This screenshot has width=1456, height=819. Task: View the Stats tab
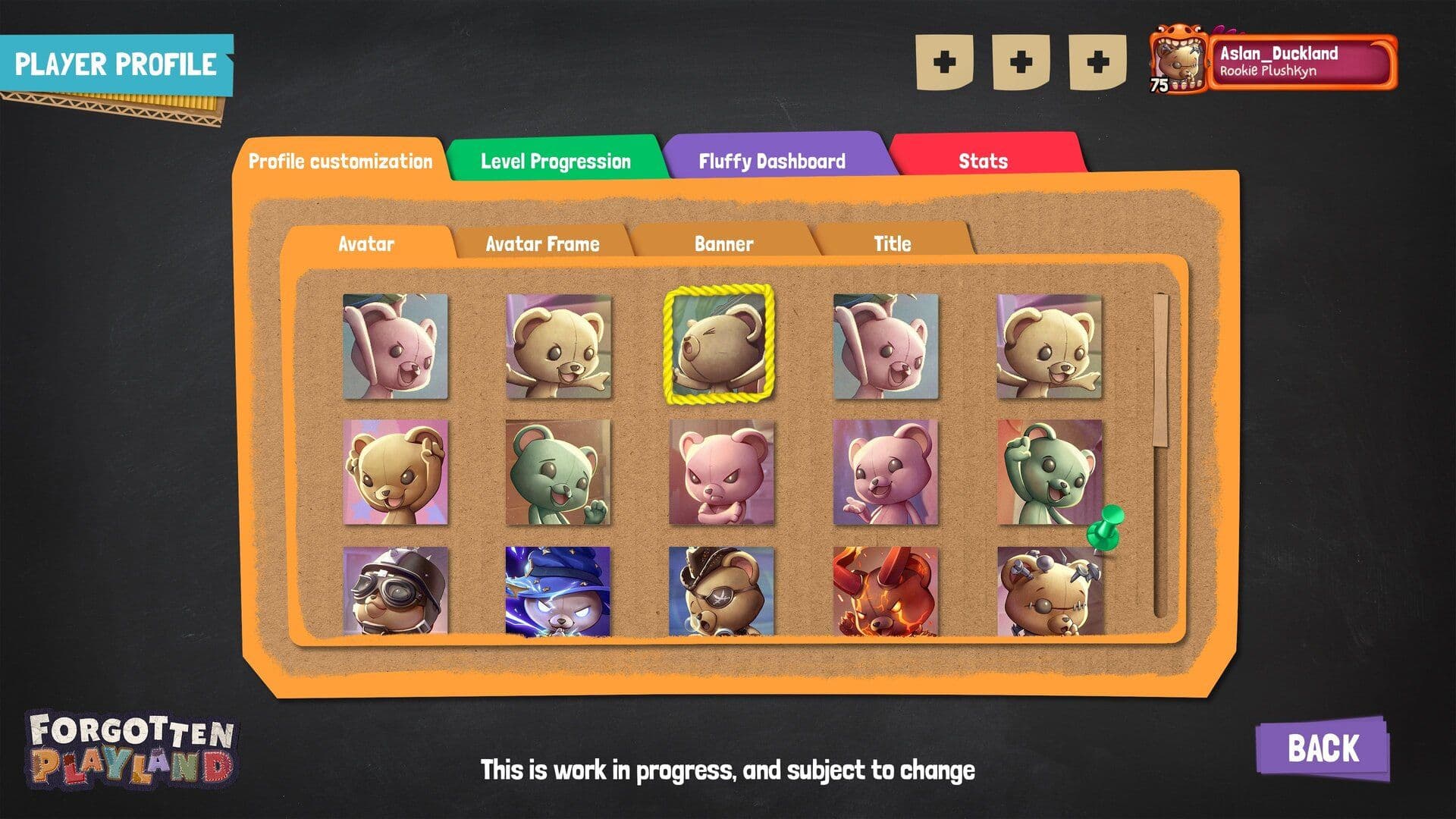tap(984, 160)
